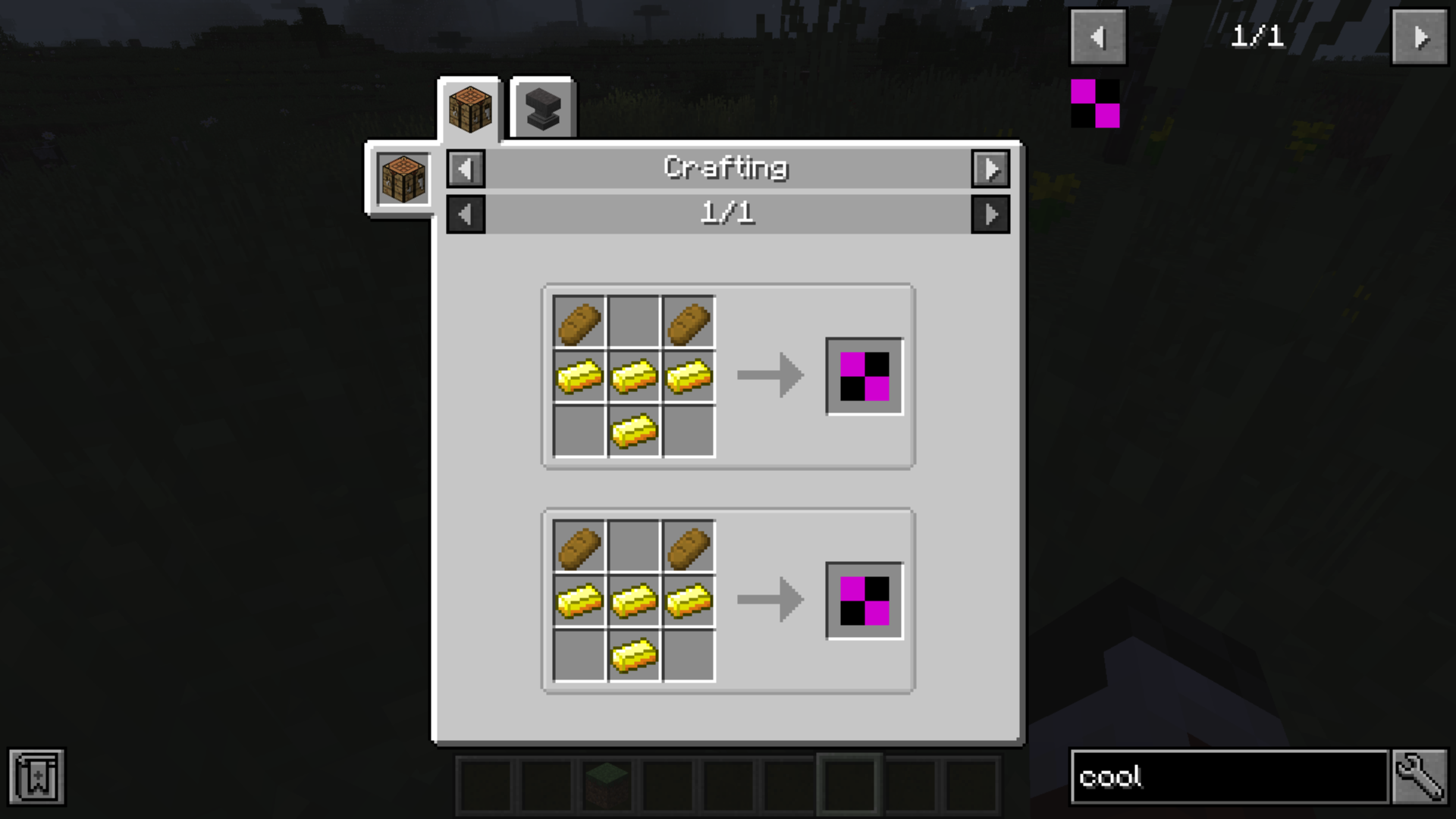
Task: Go to previous recipe category with left arrow
Action: 466,169
